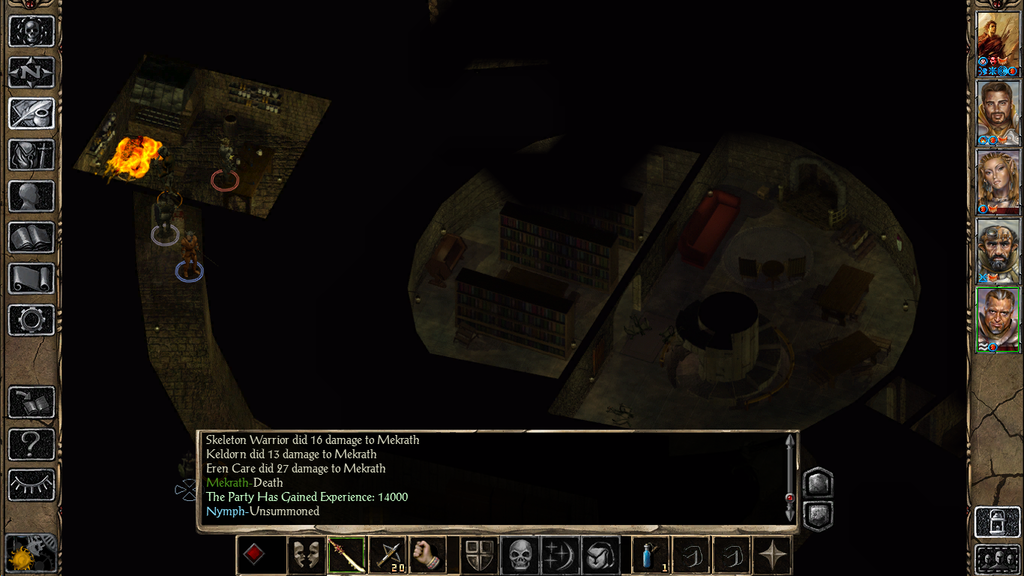Open the journal with the quill icon
Screen dimensions: 1024x576
point(31,113)
